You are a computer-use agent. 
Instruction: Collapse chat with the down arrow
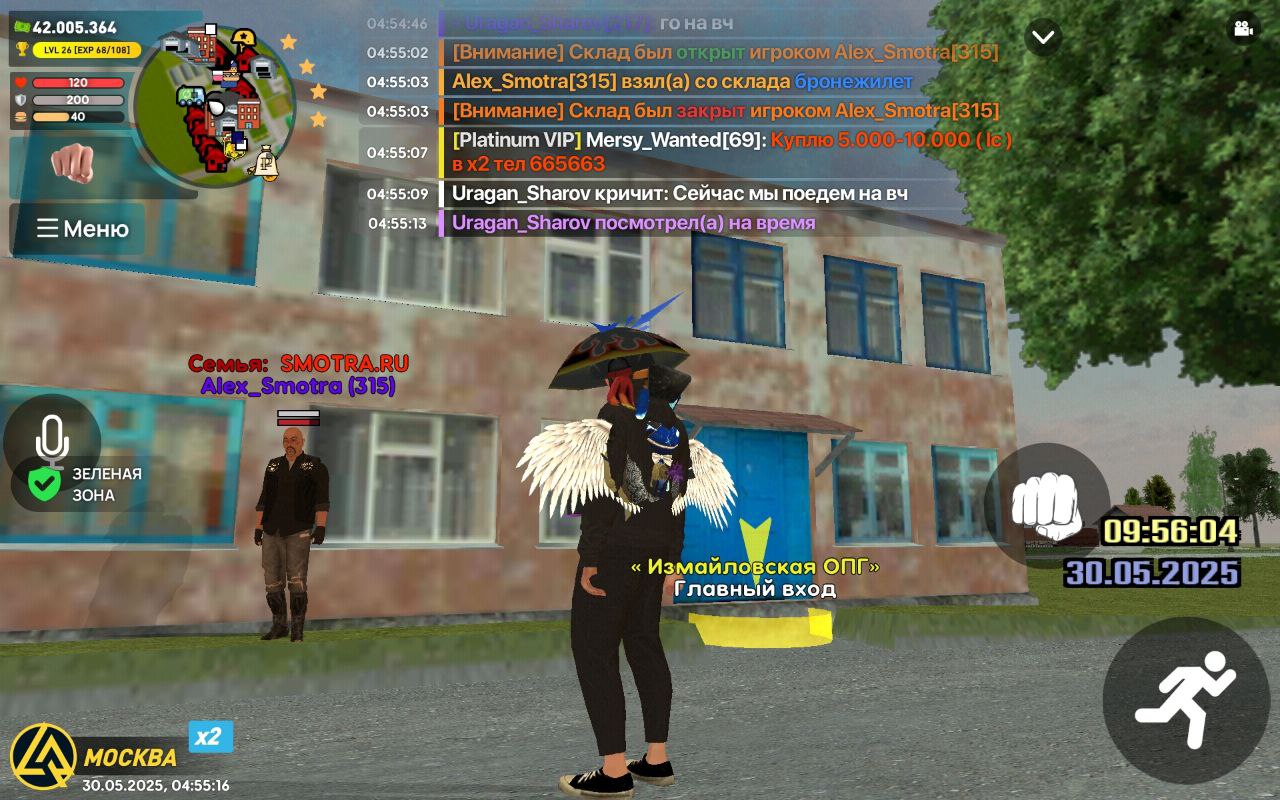(1043, 37)
